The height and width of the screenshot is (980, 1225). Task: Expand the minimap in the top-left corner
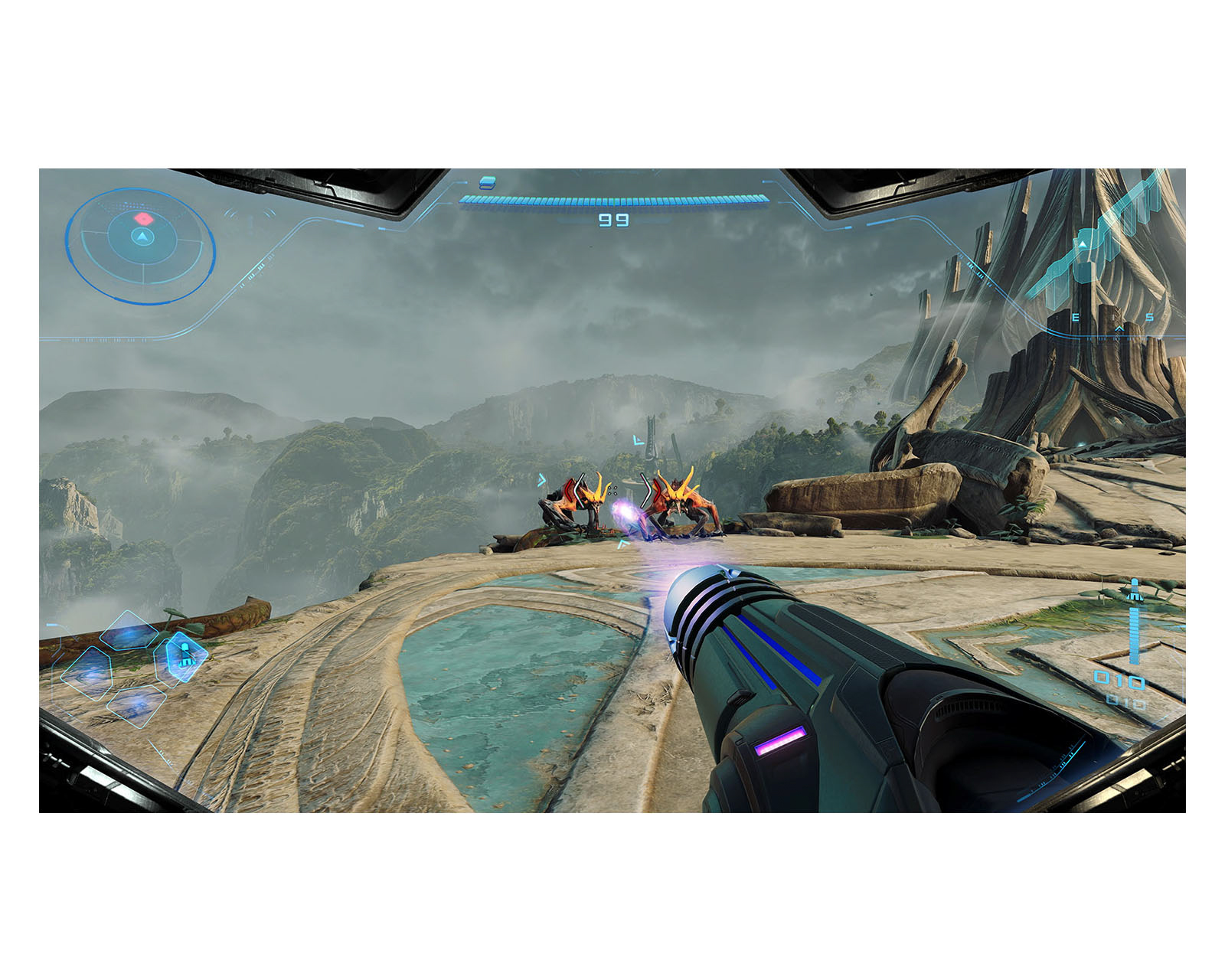point(140,245)
